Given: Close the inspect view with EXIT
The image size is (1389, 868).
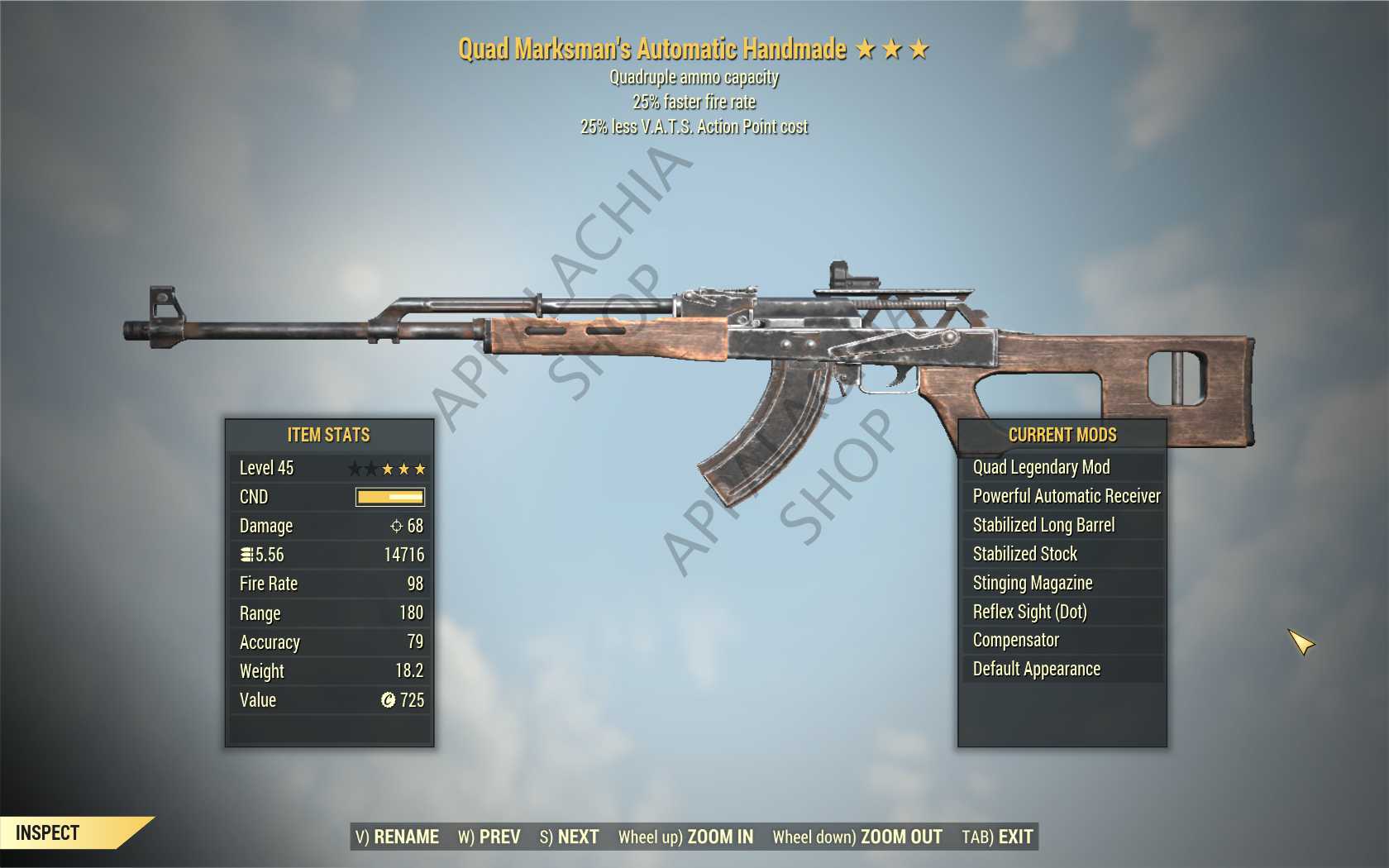Looking at the screenshot, I should coord(998,837).
